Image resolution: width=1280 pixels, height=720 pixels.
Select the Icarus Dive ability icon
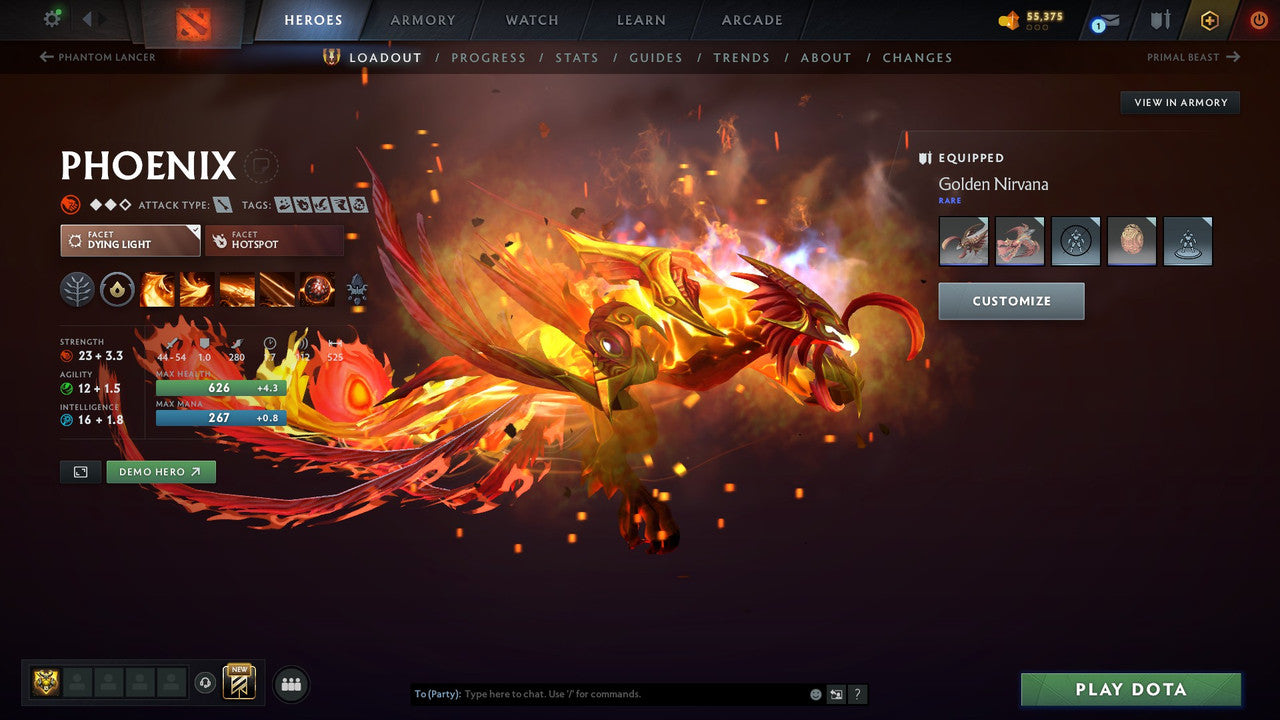click(158, 289)
